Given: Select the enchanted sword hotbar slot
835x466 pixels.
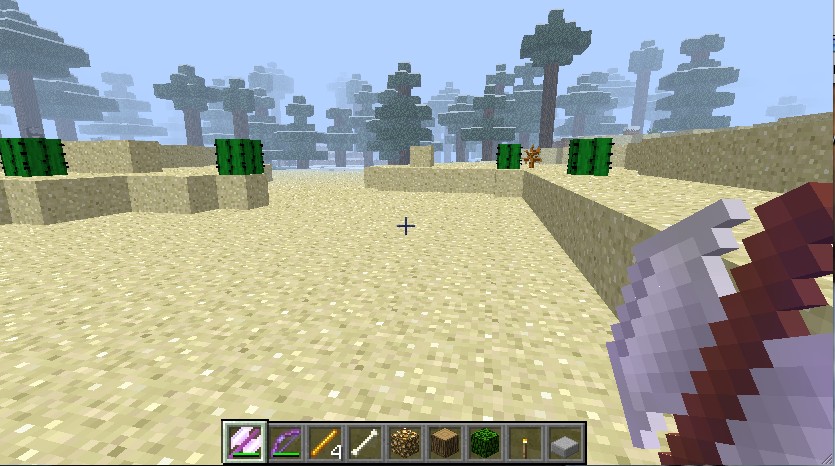Looking at the screenshot, I should (244, 441).
